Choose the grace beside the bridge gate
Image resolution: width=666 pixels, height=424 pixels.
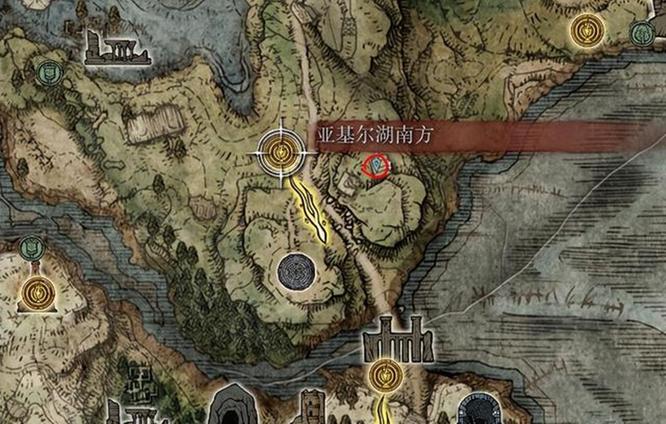pos(383,375)
